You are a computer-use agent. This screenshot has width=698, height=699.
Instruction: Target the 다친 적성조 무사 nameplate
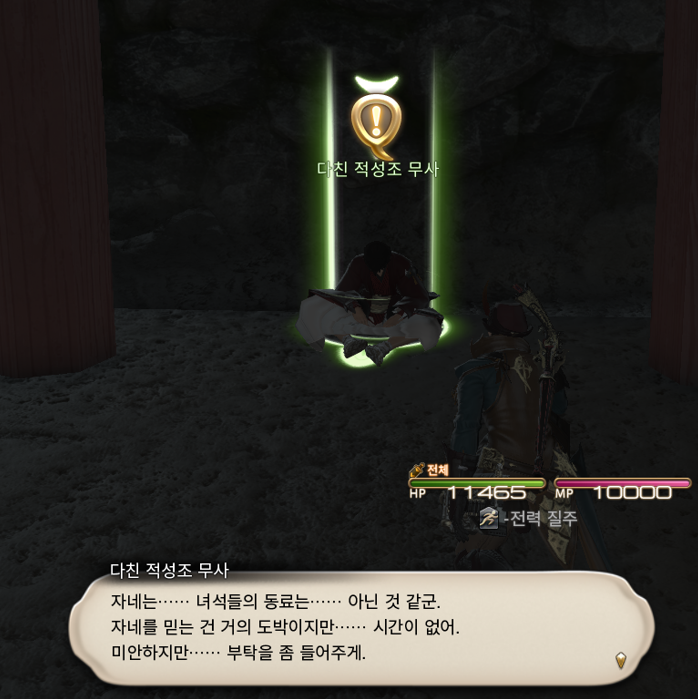tap(378, 169)
